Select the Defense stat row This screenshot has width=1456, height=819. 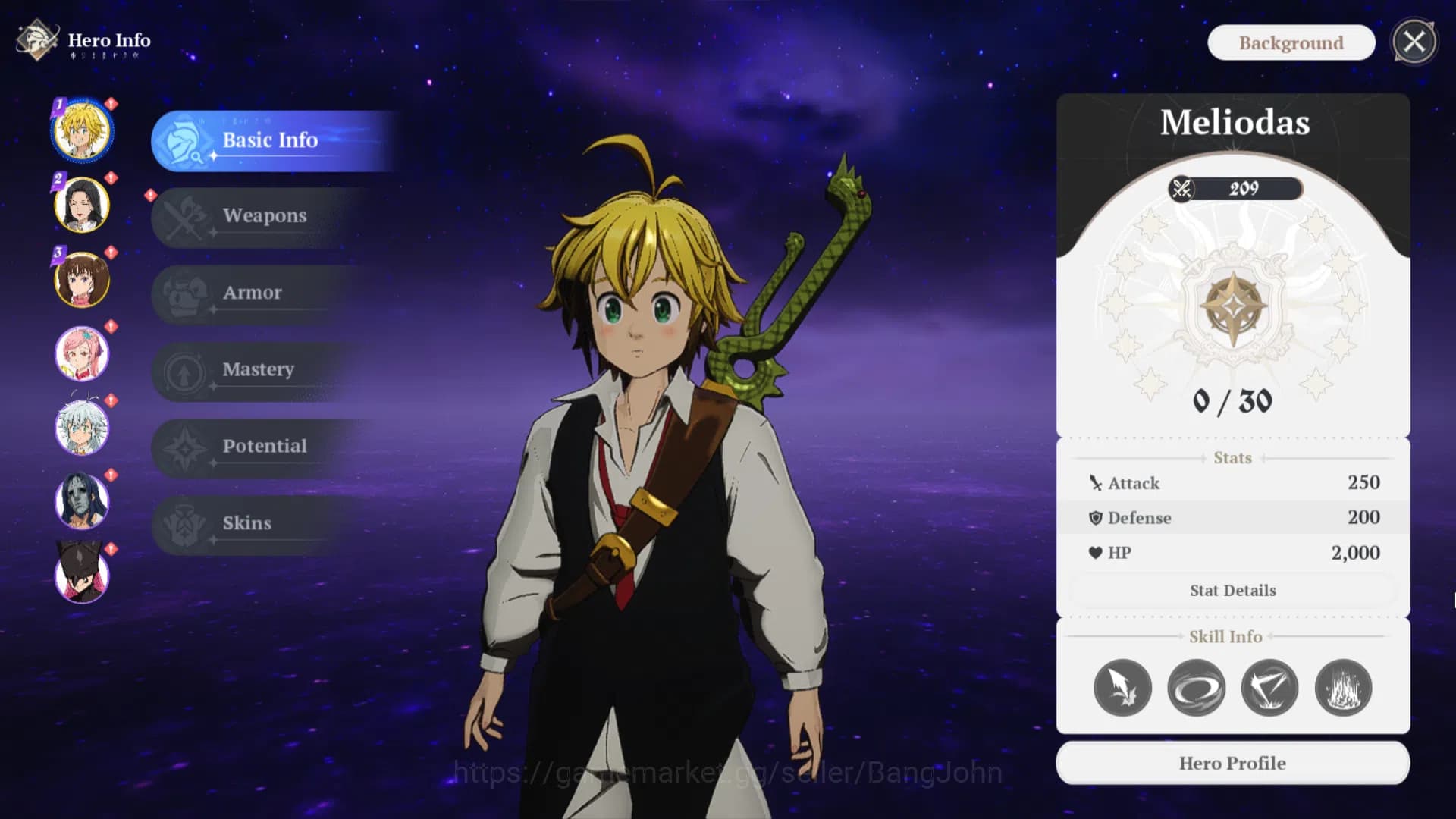[1232, 517]
